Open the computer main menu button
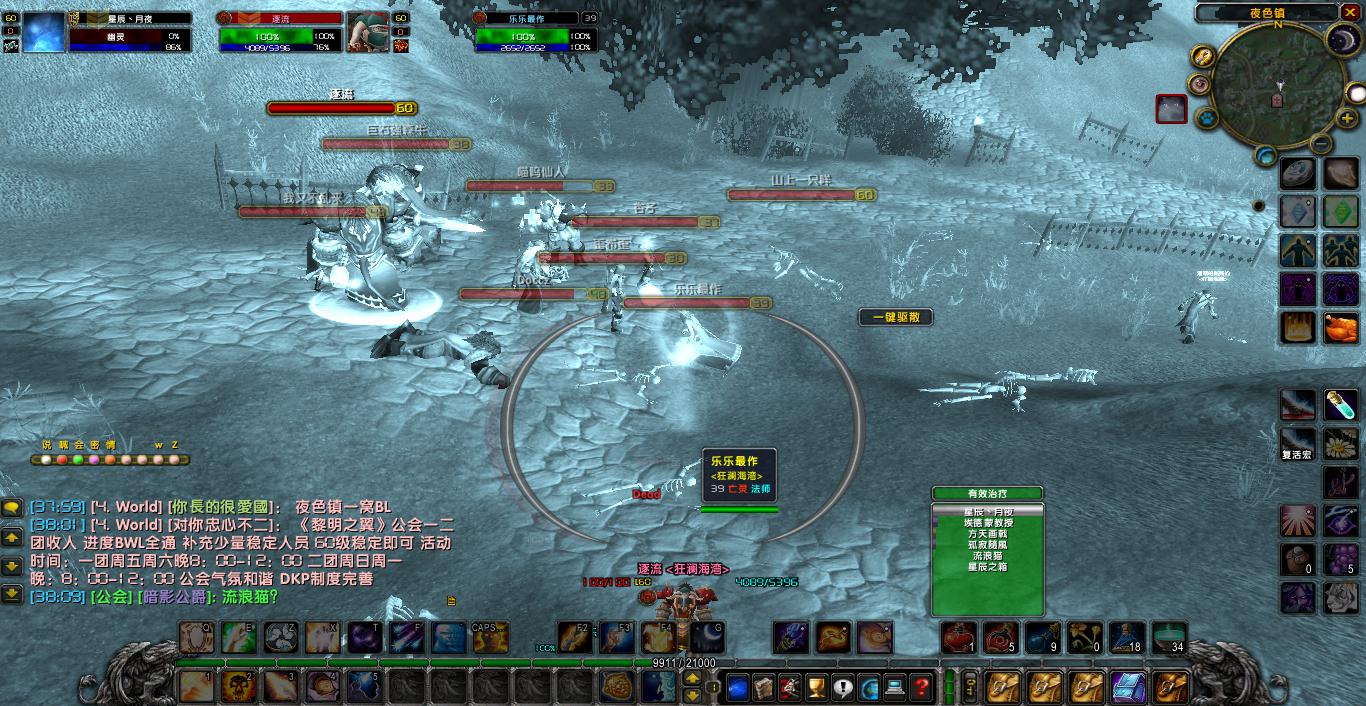Viewport: 1366px width, 706px height. click(x=895, y=687)
